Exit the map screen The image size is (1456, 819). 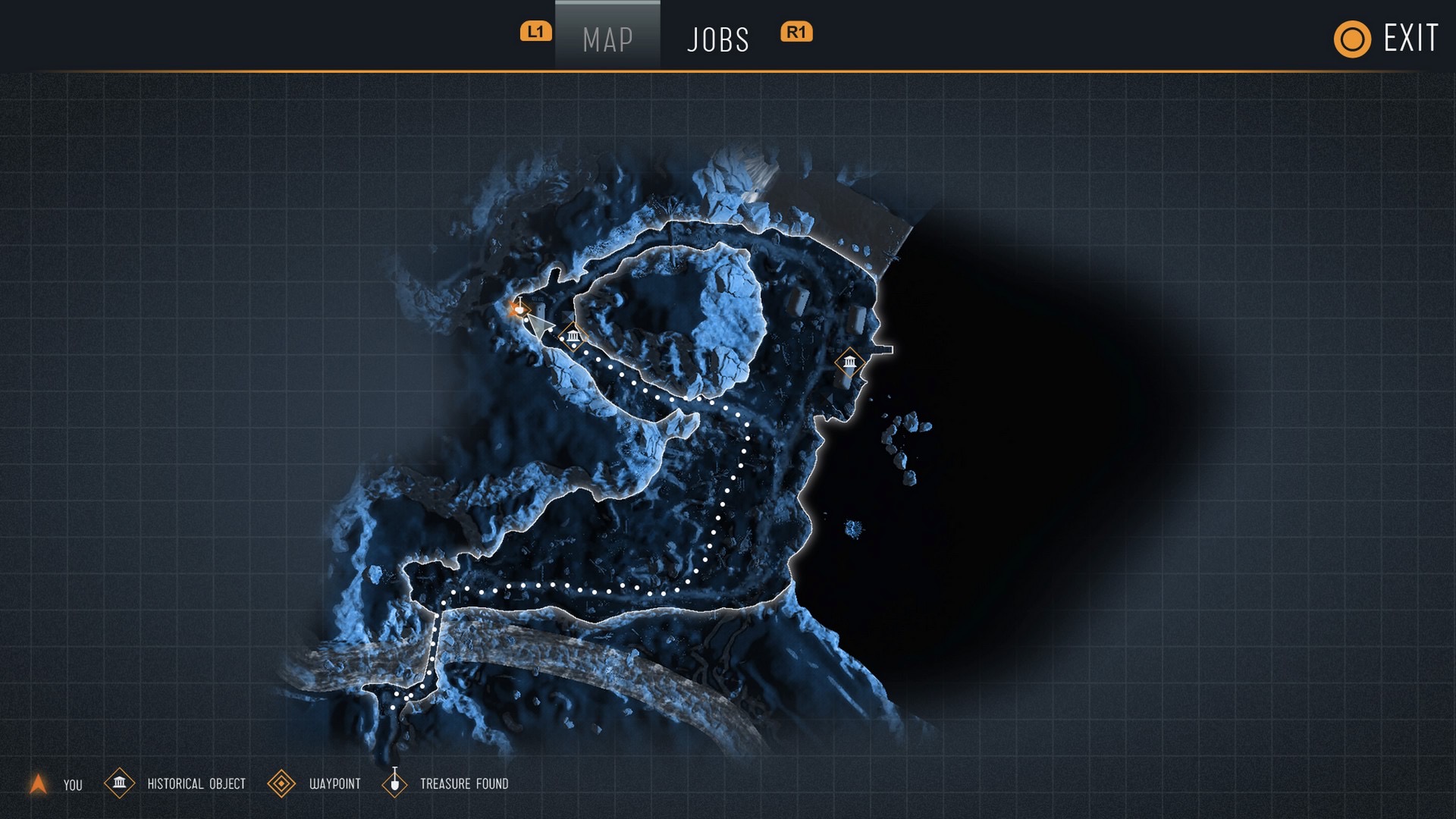tap(1386, 39)
